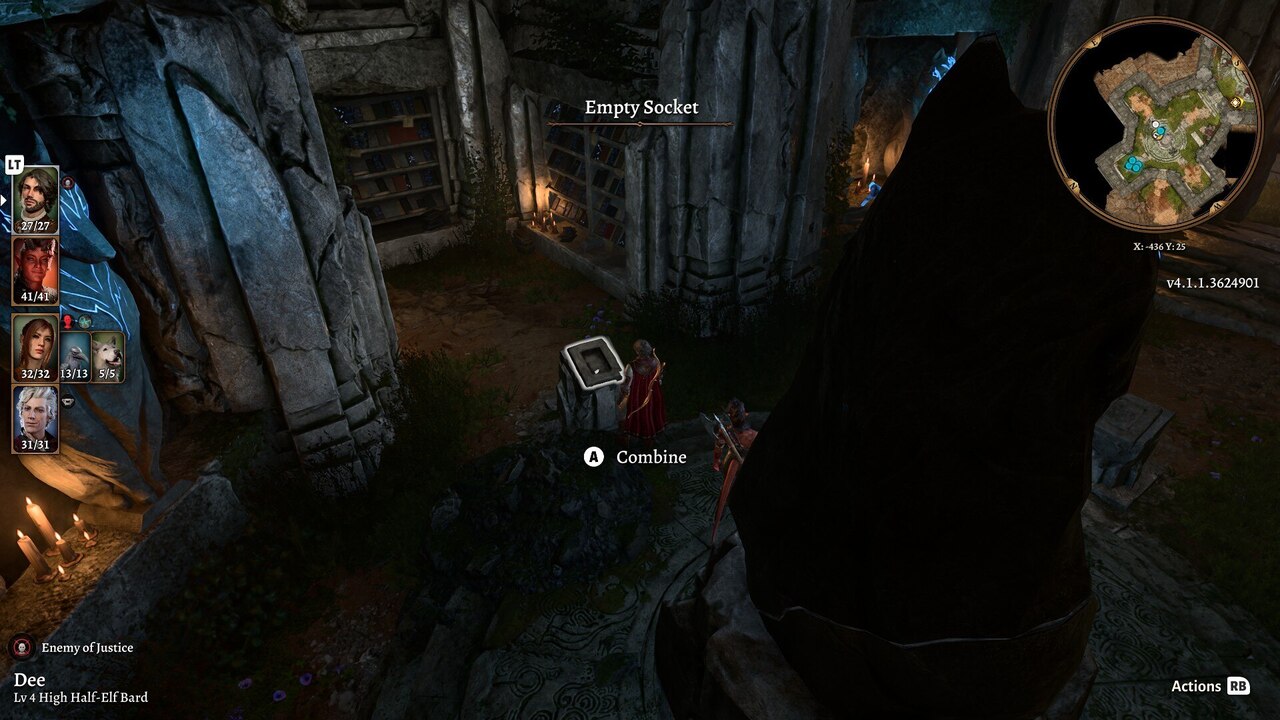The width and height of the screenshot is (1280, 720).
Task: Expand the party panel using the white arrow
Action: [3, 201]
